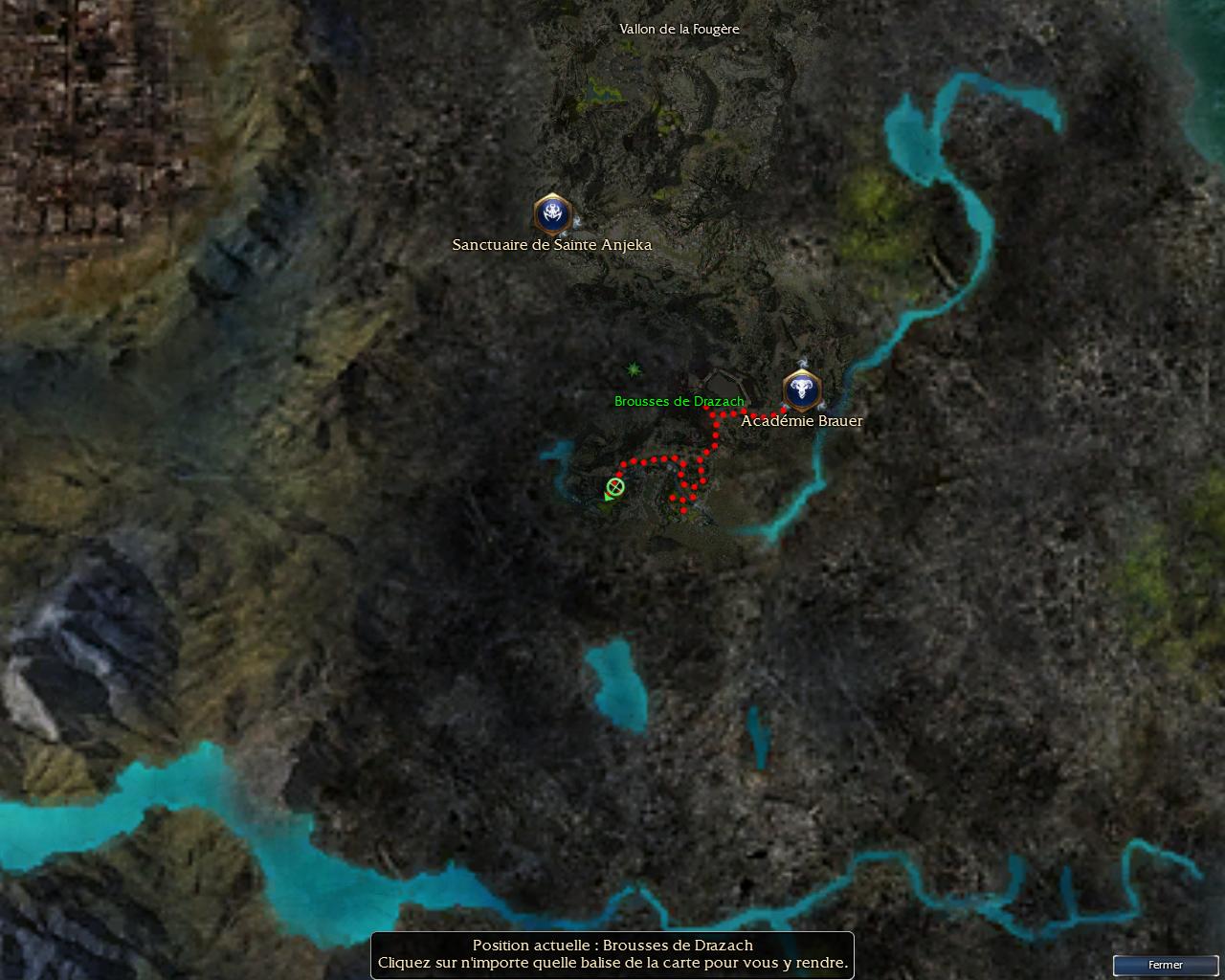Select the green star marker on the map

click(x=634, y=369)
